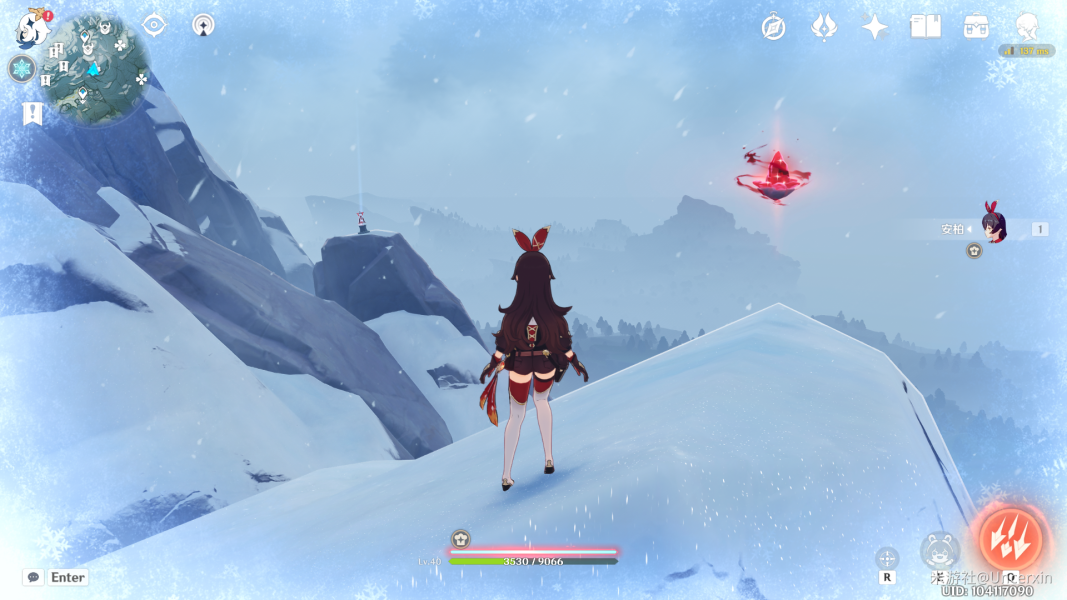Open the open-book icon
Screen dimensions: 1067x600
[x=925, y=27]
